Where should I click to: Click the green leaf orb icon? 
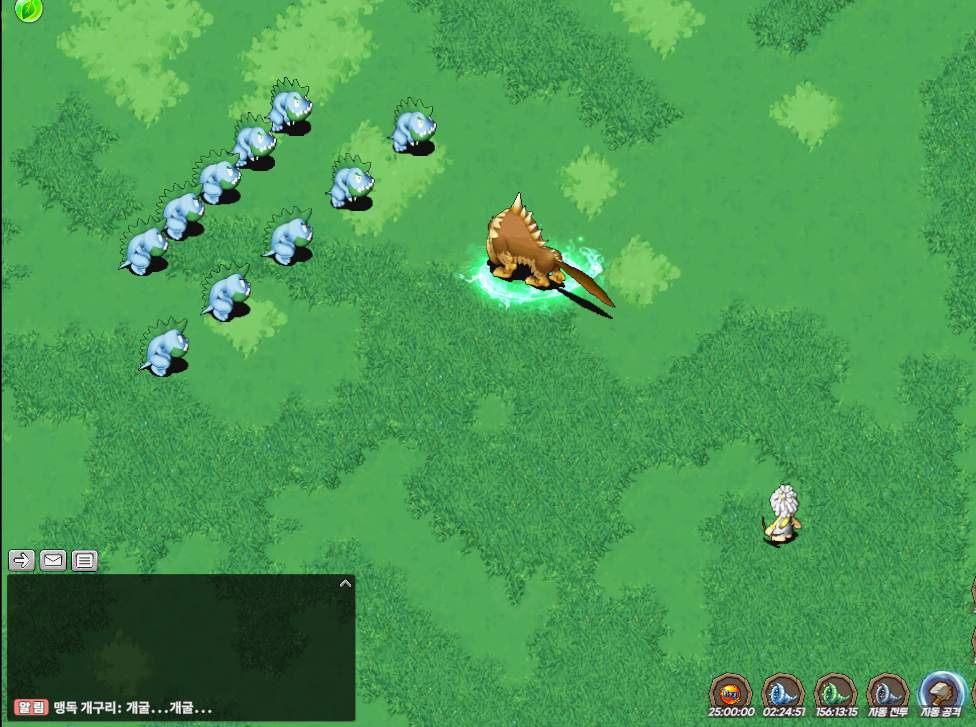point(30,11)
